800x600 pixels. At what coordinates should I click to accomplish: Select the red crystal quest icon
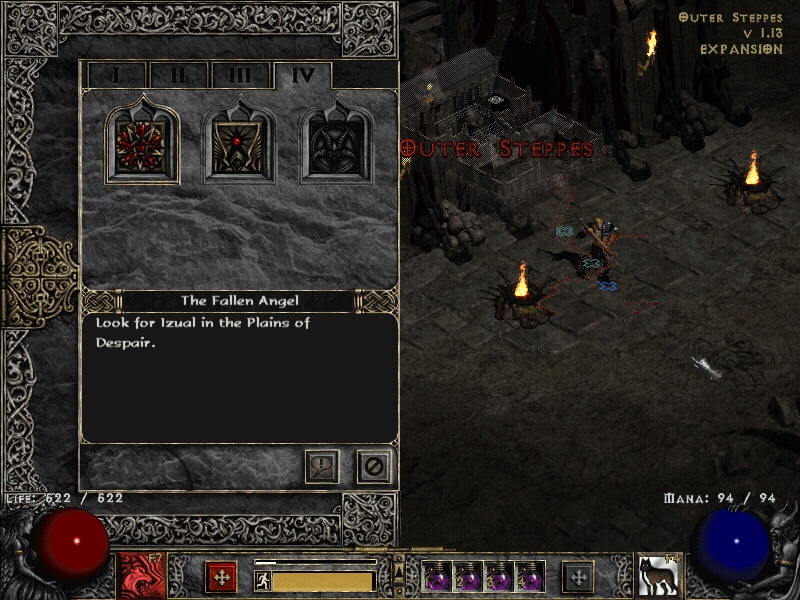142,145
